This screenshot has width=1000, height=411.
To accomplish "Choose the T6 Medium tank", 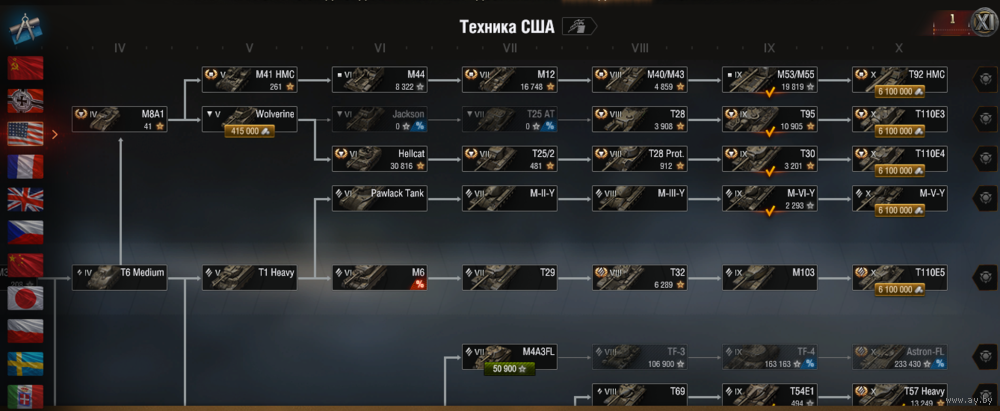I will pos(119,276).
